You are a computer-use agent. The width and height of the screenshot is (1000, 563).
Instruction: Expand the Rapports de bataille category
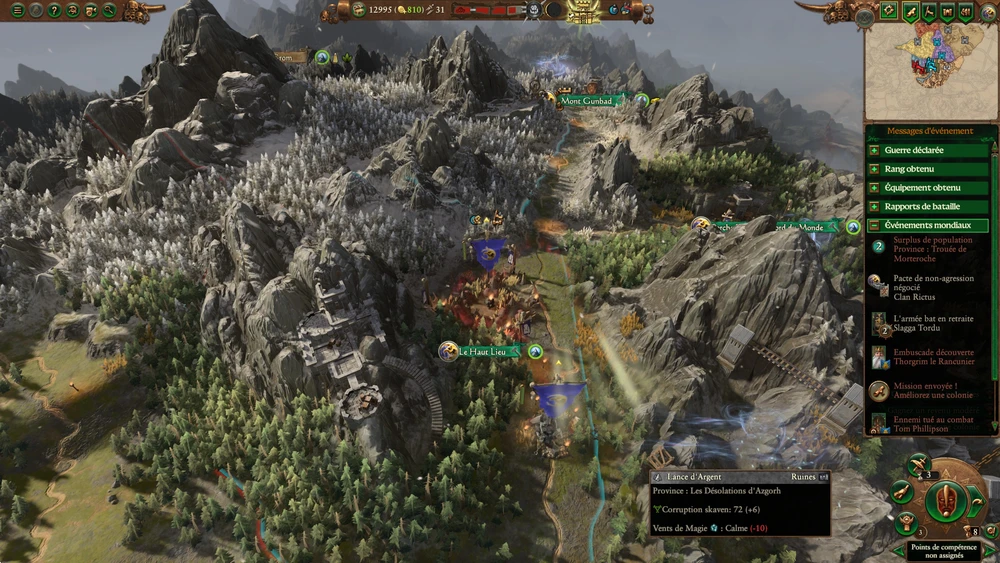[x=929, y=207]
